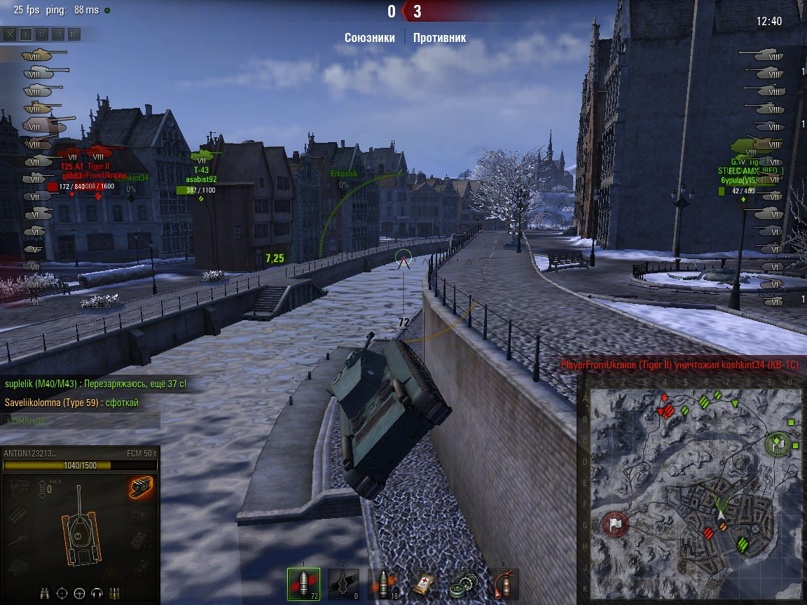Click the gunner crosshair crew icon
This screenshot has height=605, width=807.
tap(61, 592)
